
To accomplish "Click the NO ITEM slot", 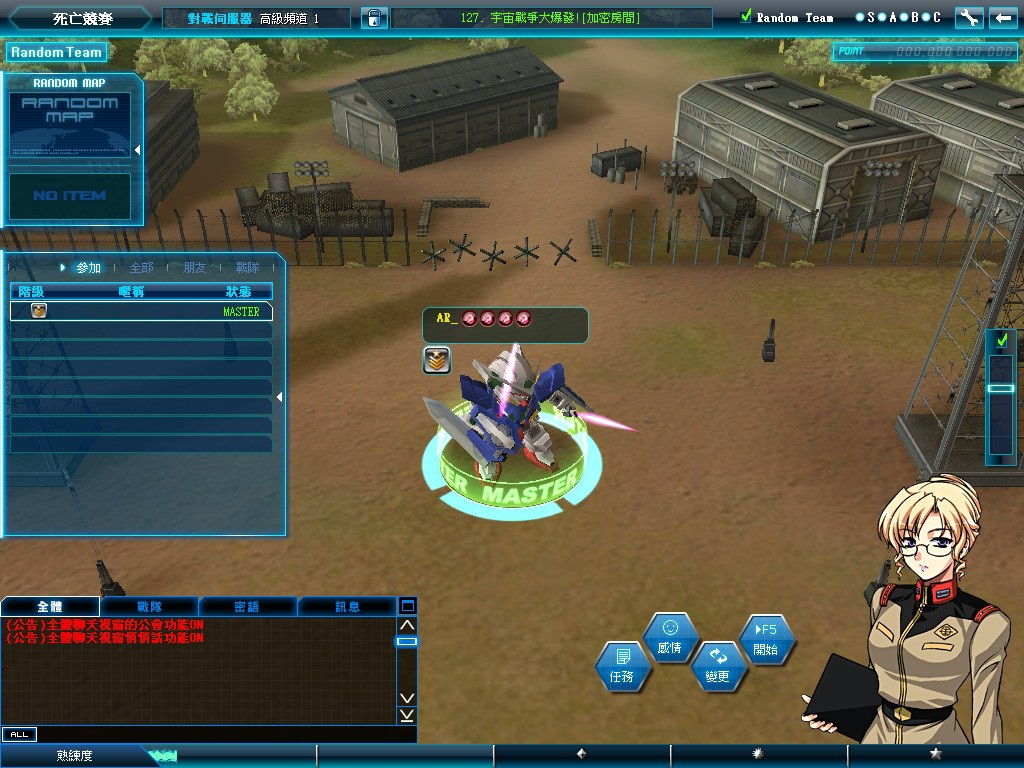I will tap(70, 196).
